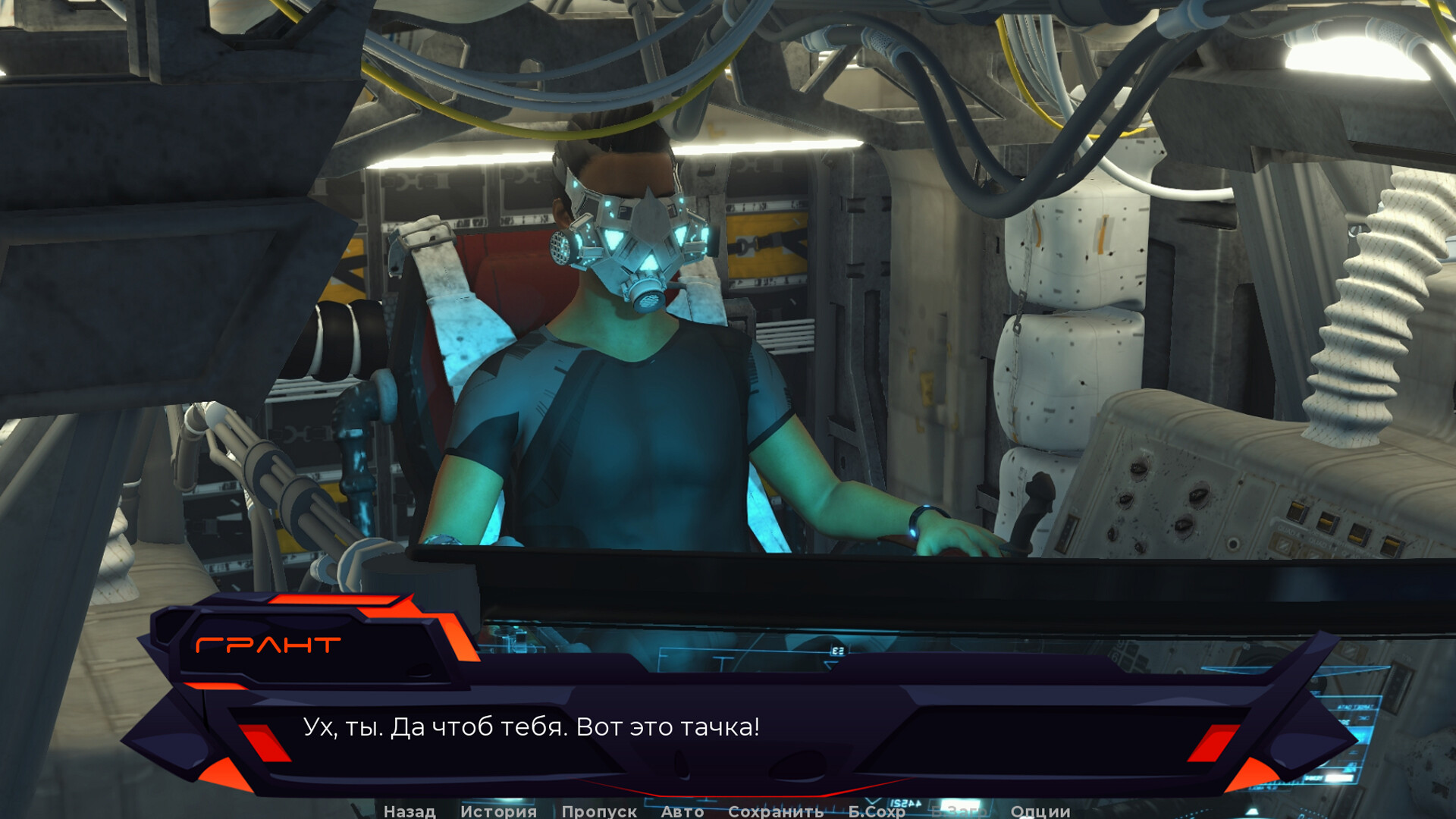Toggle Авто auto-advance mode

[682, 811]
